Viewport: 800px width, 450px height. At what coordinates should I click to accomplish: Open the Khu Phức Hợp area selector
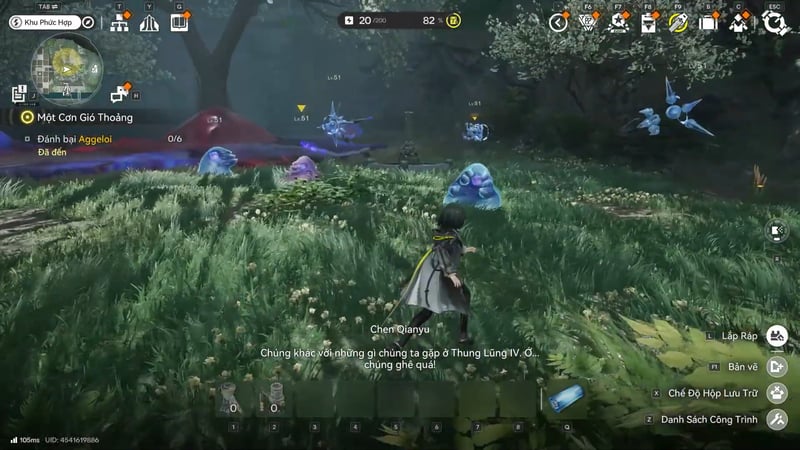coord(40,22)
